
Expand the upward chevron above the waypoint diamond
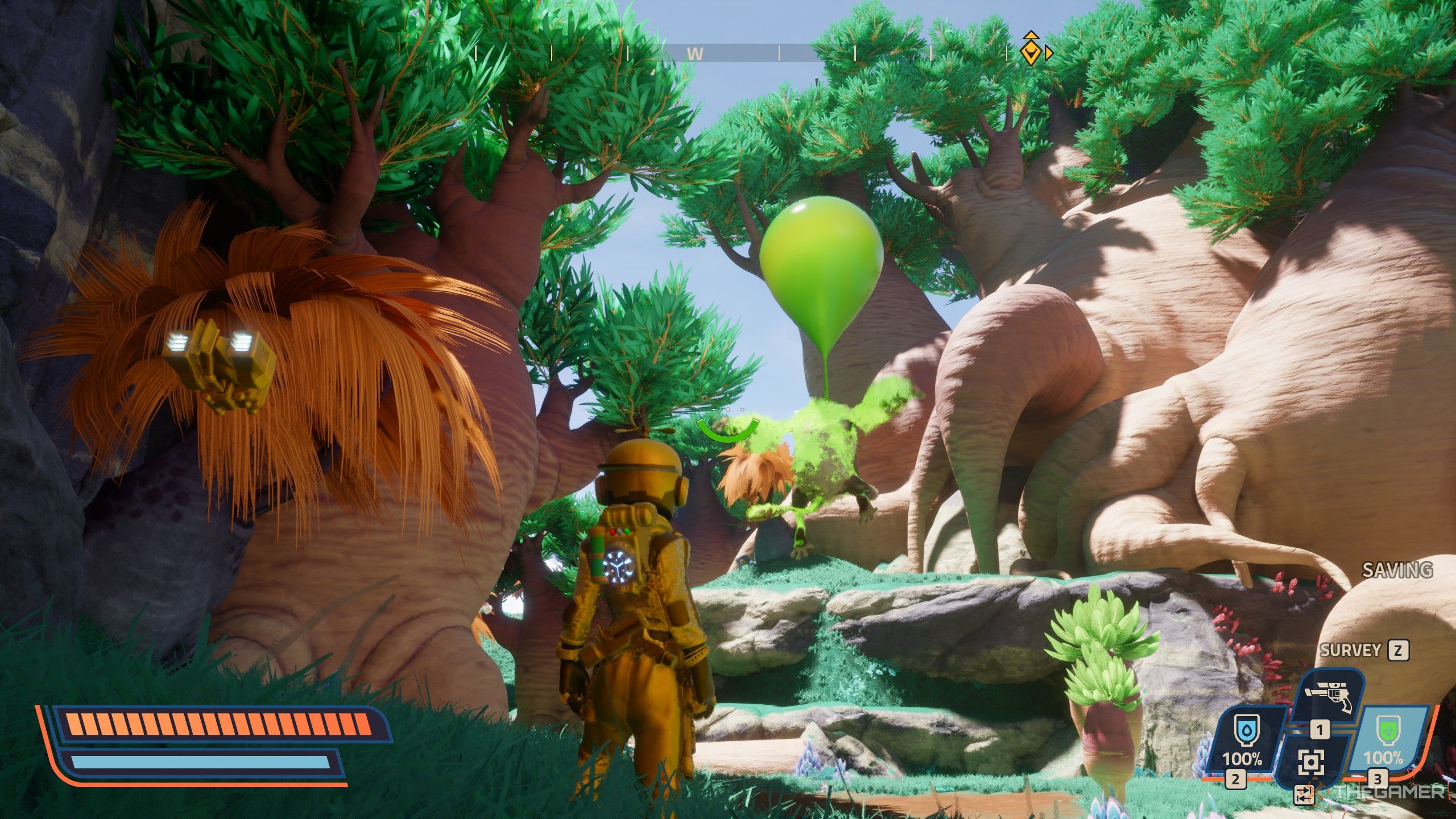click(x=1031, y=35)
